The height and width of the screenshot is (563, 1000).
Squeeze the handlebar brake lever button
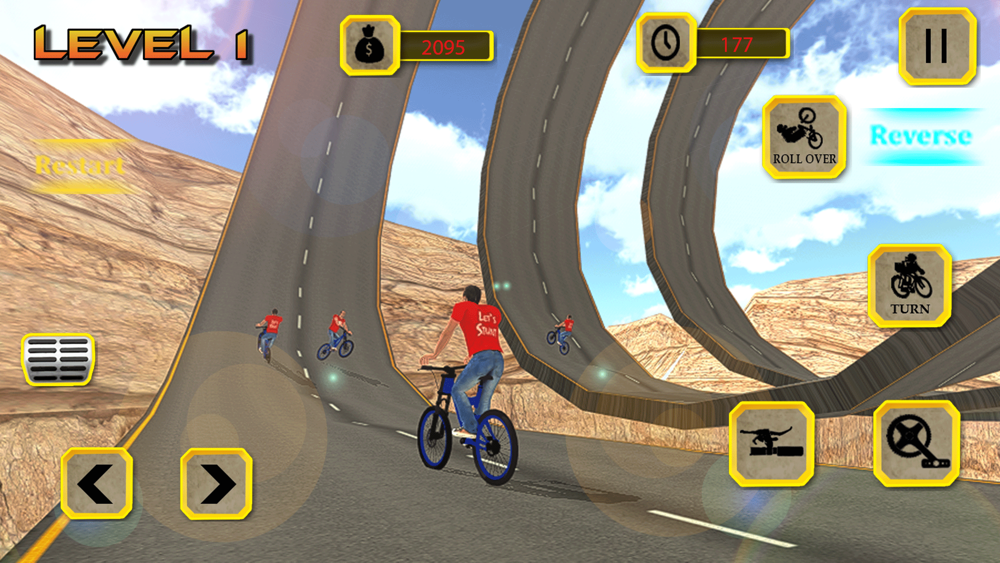(771, 444)
